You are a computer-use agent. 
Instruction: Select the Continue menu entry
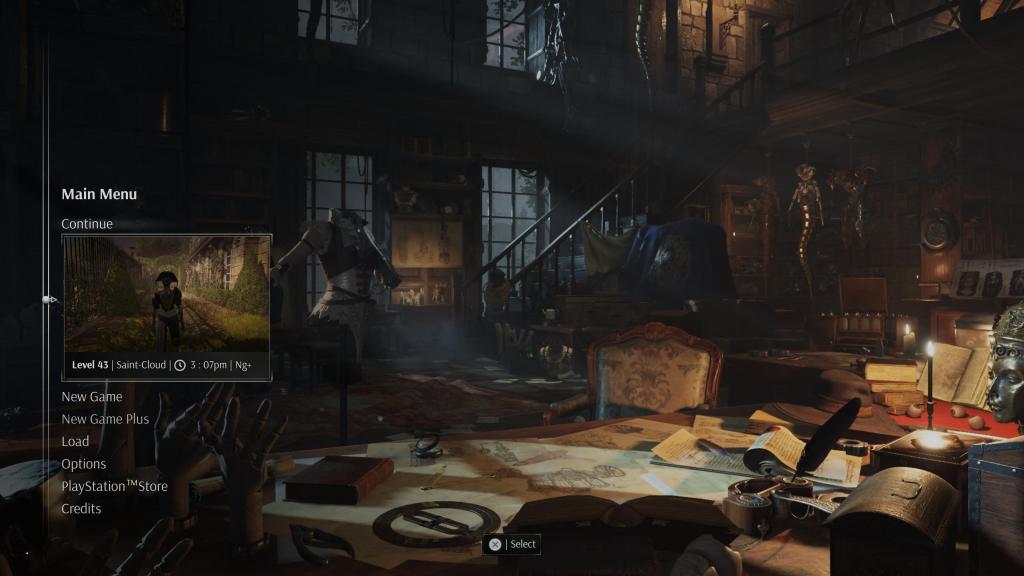click(x=87, y=224)
